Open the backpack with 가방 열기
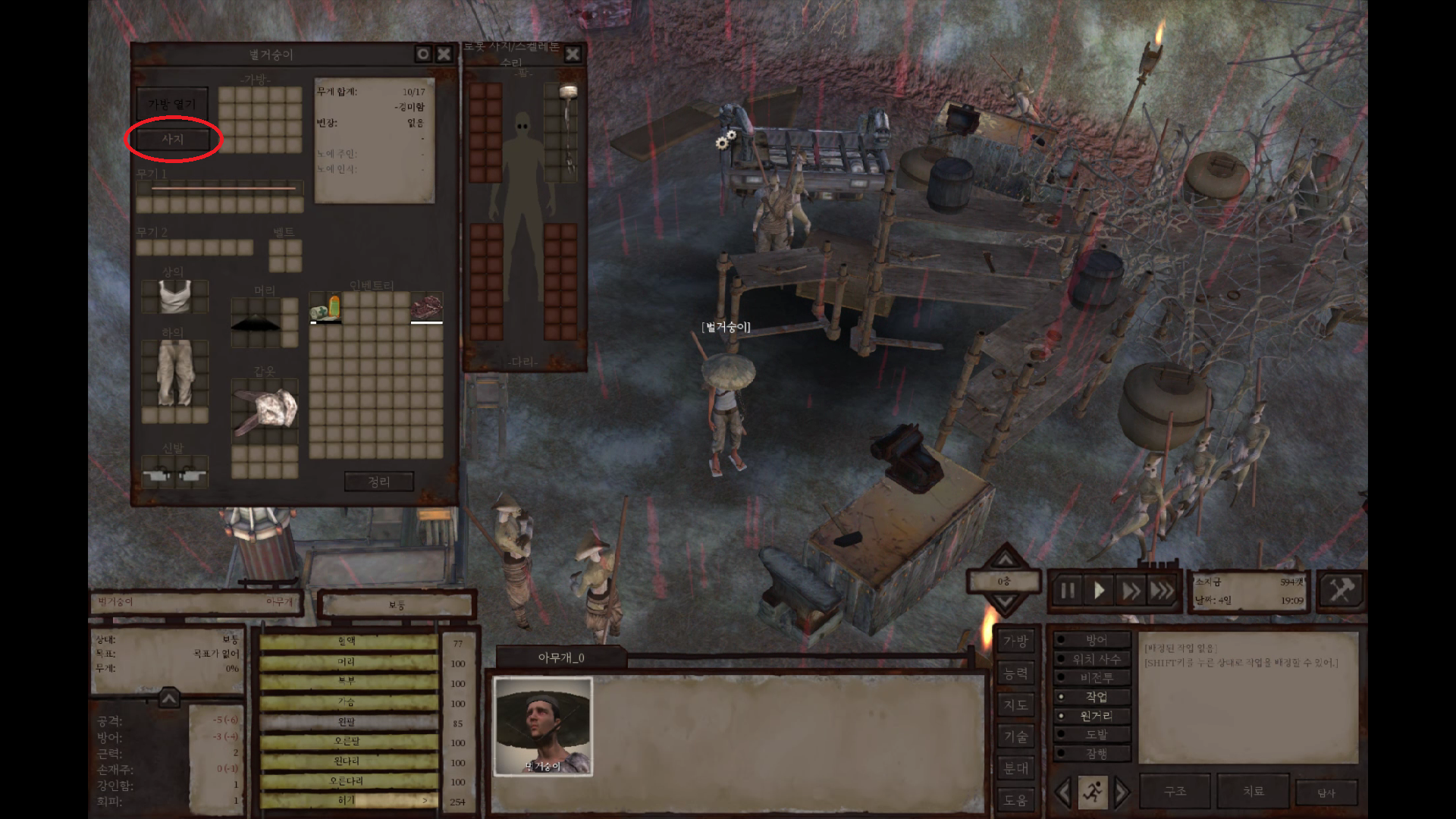This screenshot has height=819, width=1456. 172,104
